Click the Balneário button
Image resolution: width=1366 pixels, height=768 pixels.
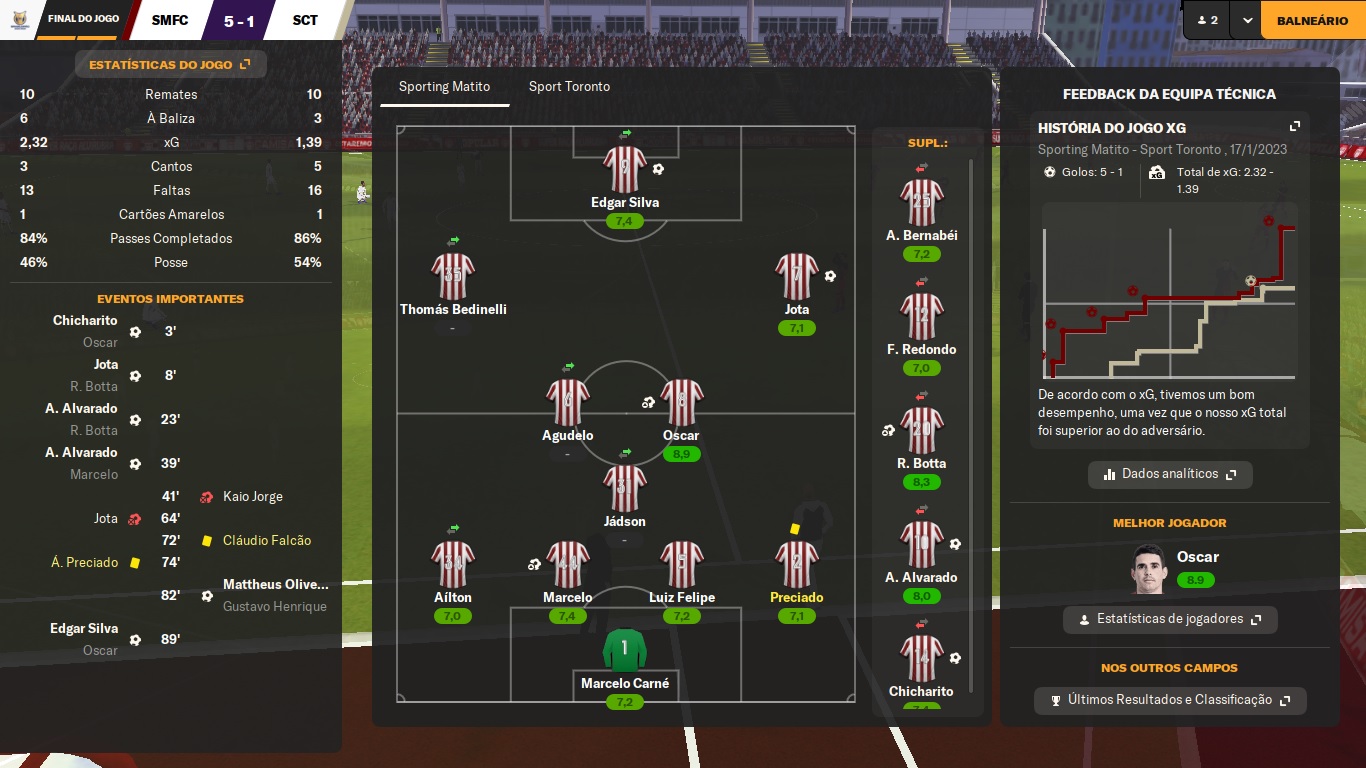1312,20
